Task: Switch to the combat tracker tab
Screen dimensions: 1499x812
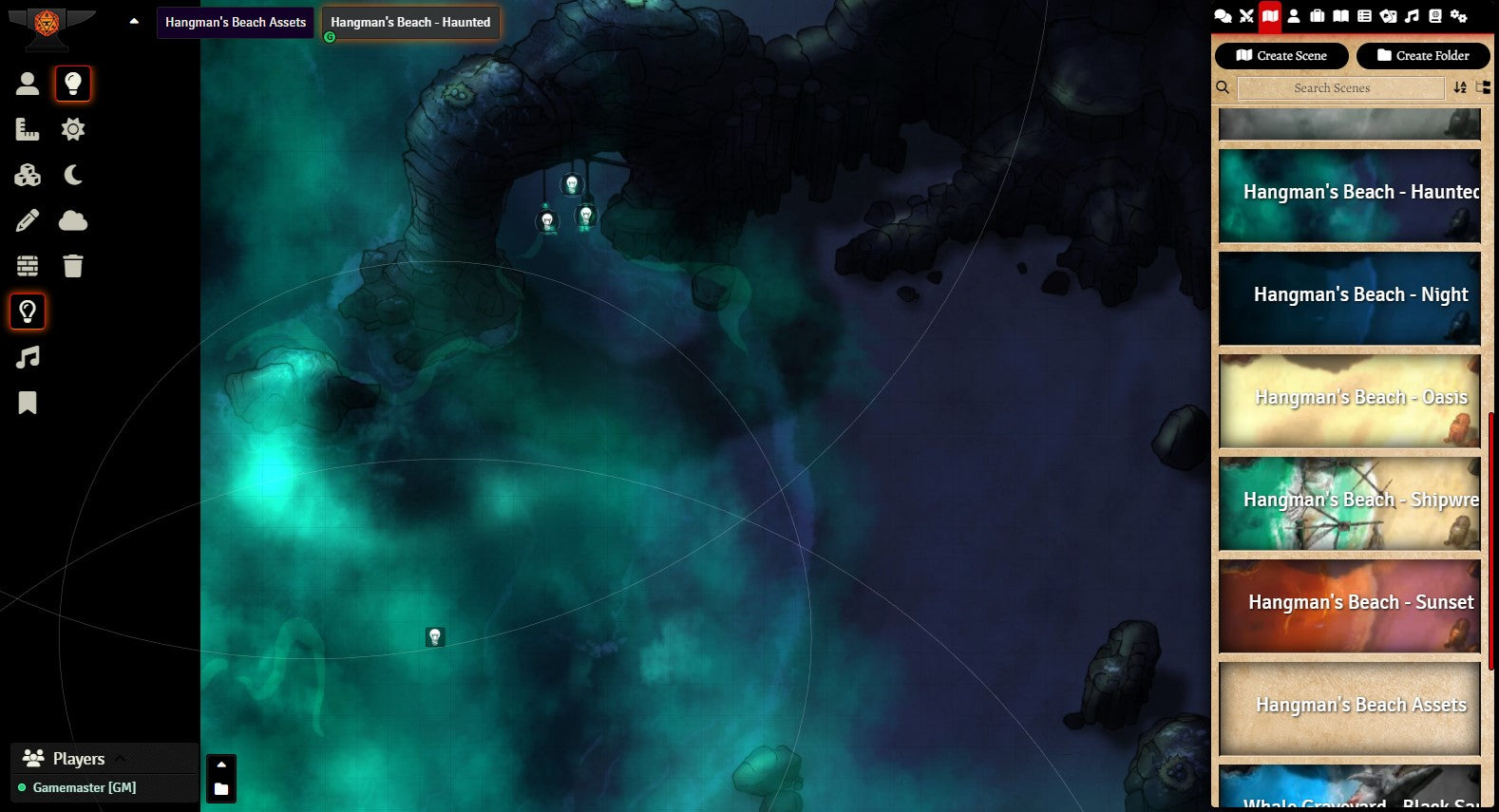Action: 1246,16
